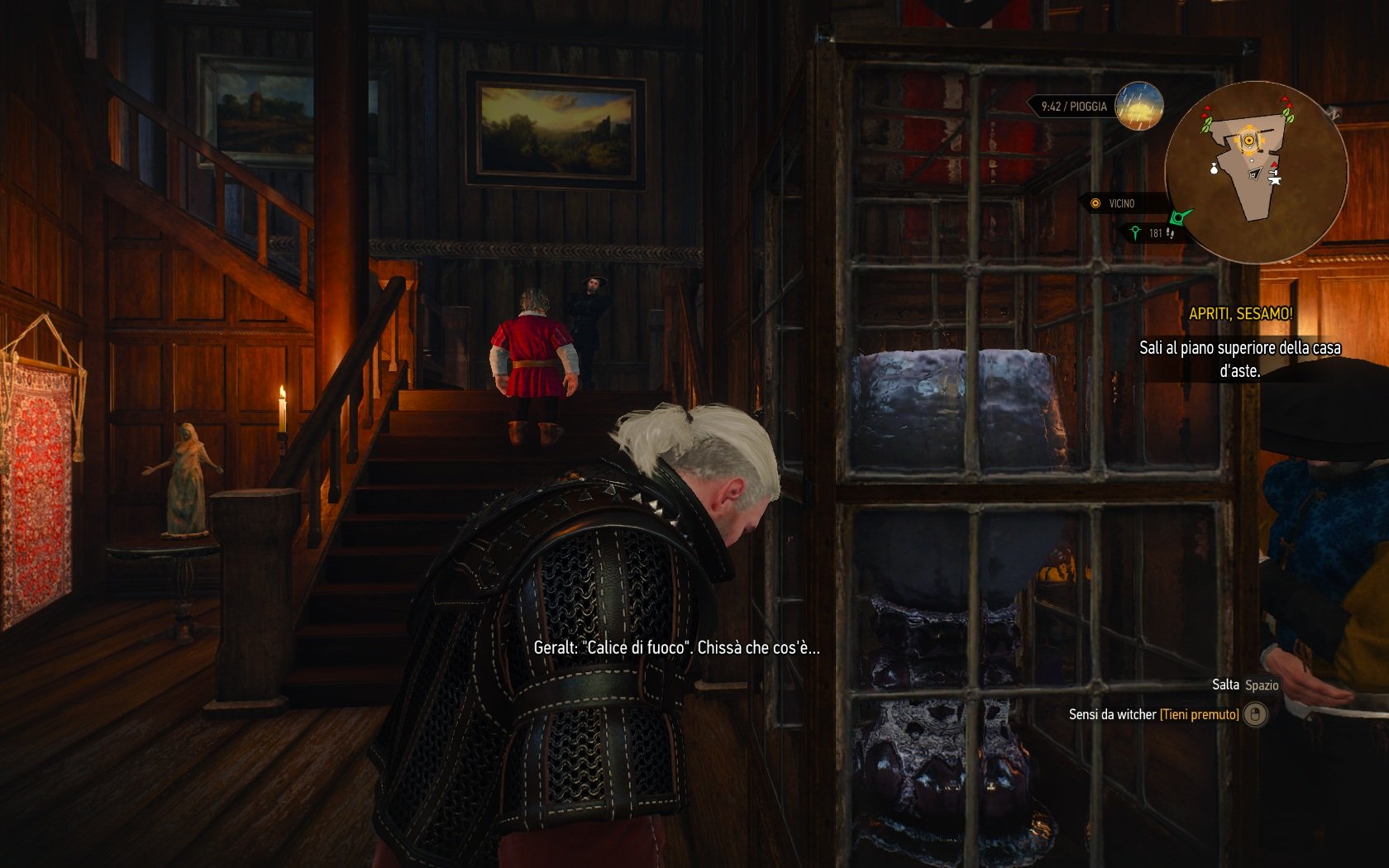Select the rain weather icon
Viewport: 1389px width, 868px height.
tap(1138, 107)
